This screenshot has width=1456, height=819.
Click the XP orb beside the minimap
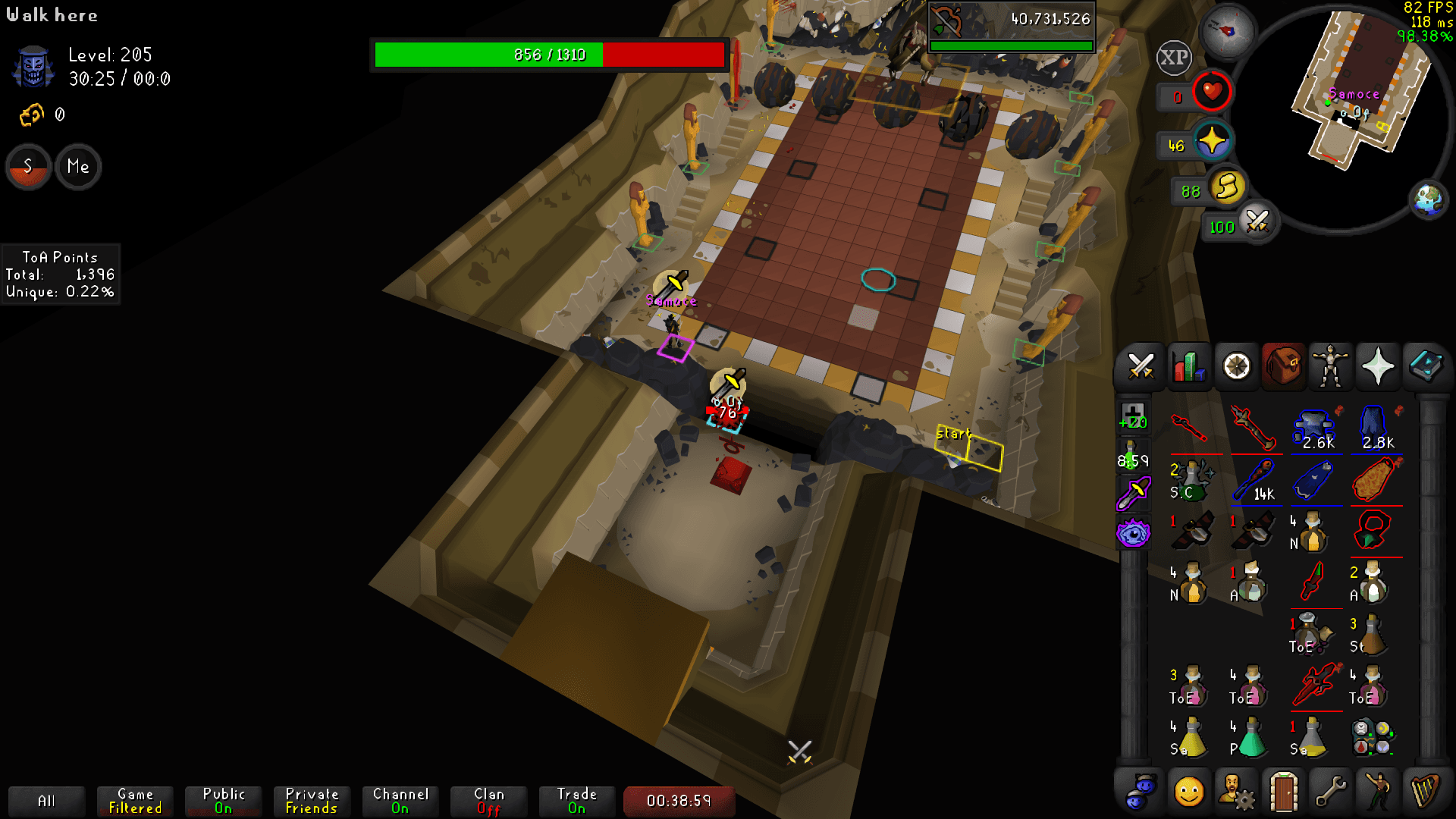(1173, 57)
